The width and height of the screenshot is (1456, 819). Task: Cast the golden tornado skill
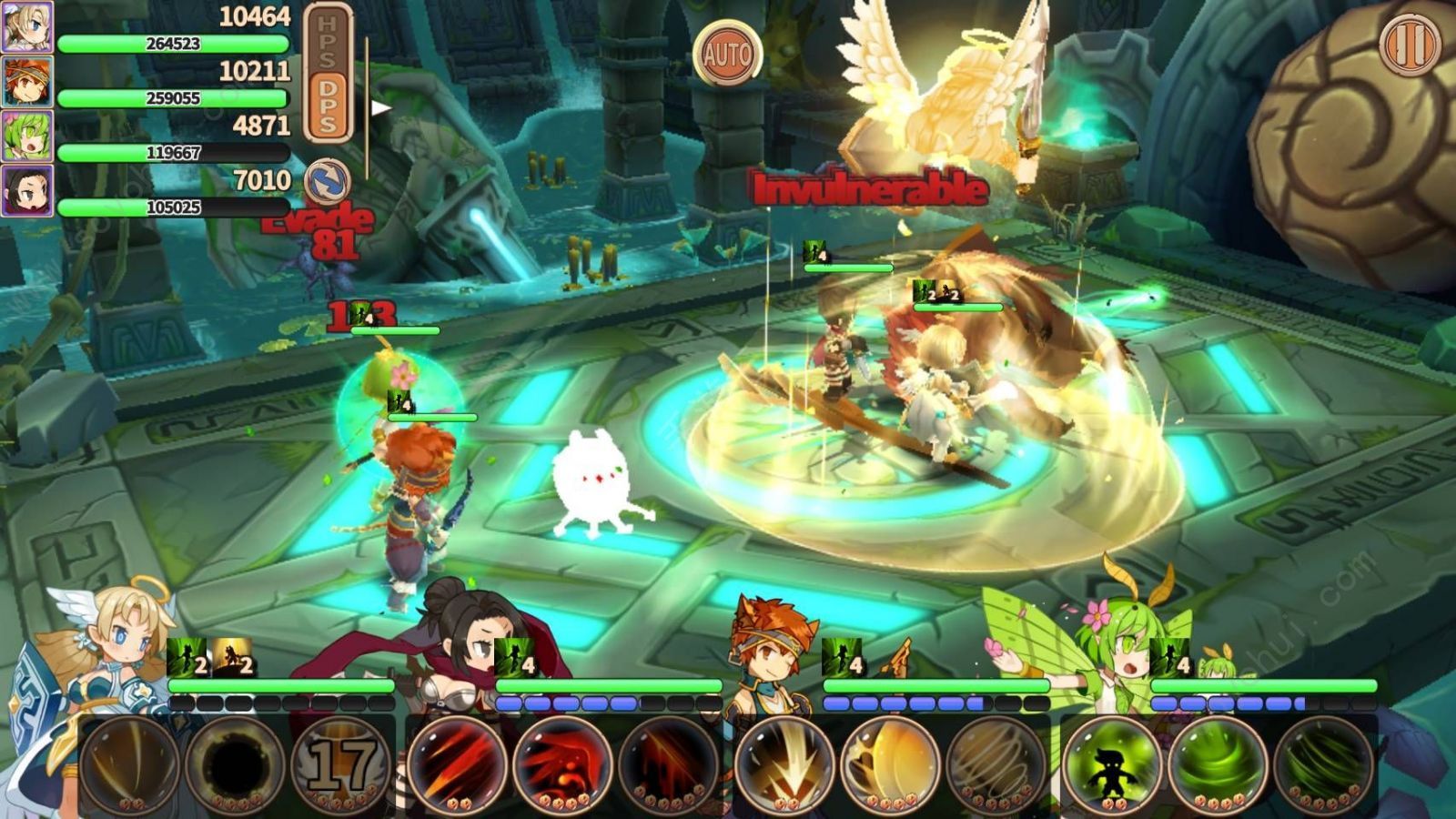[x=994, y=764]
